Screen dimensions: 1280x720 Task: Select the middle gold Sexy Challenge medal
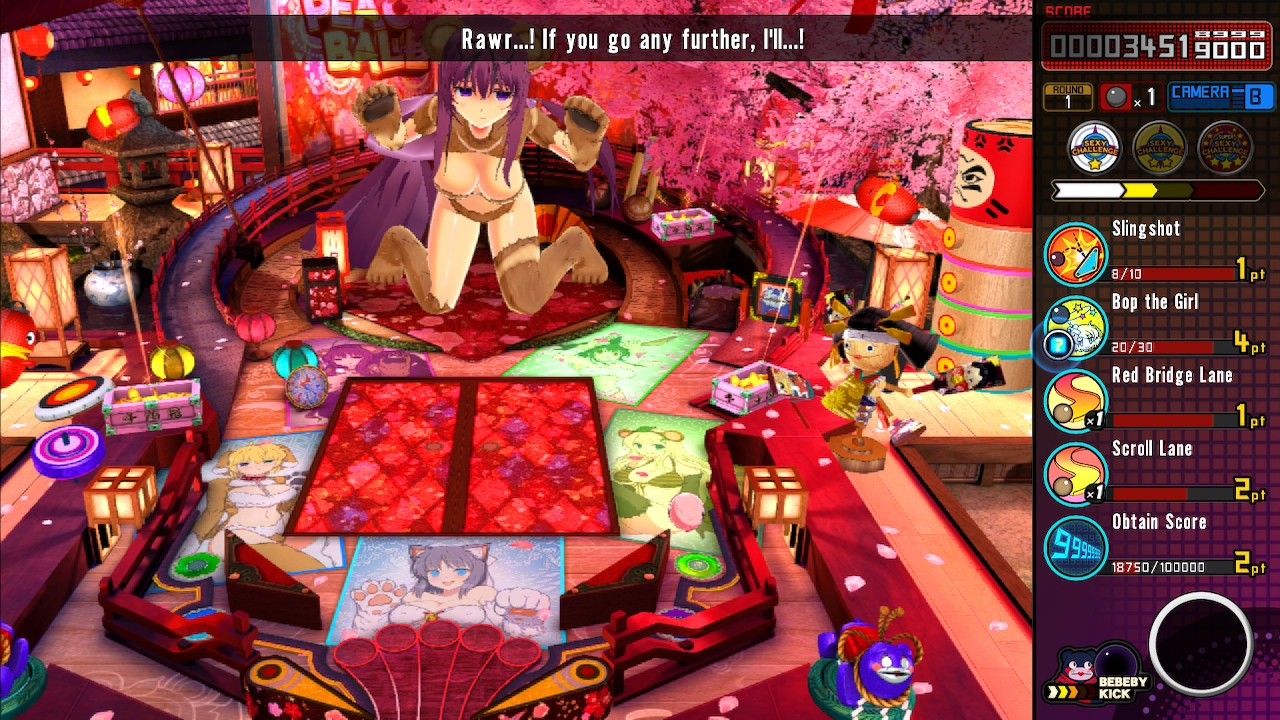1159,149
